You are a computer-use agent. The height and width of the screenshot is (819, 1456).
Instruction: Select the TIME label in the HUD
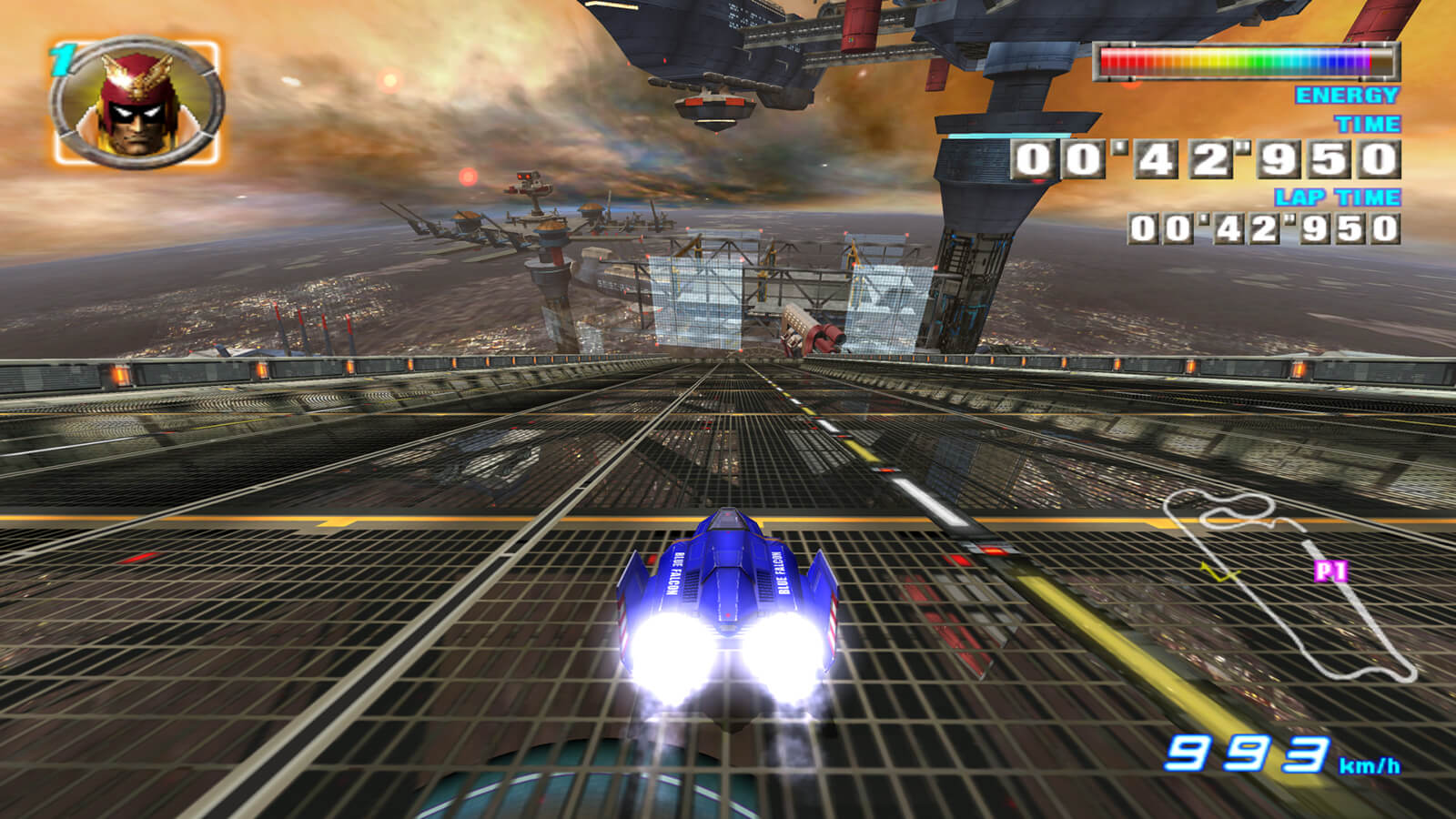coord(1368,123)
